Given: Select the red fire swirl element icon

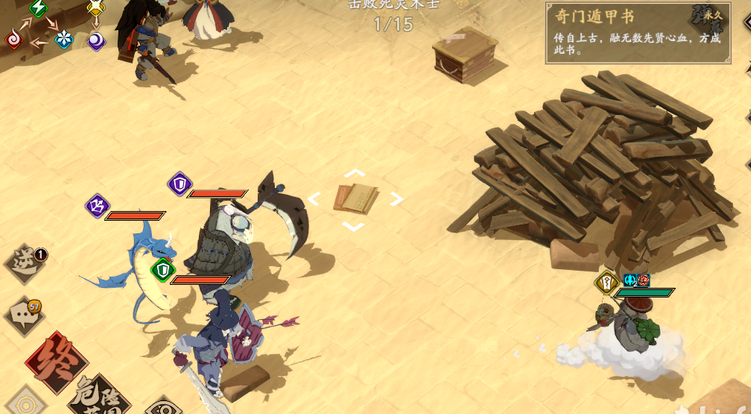Looking at the screenshot, I should point(14,39).
